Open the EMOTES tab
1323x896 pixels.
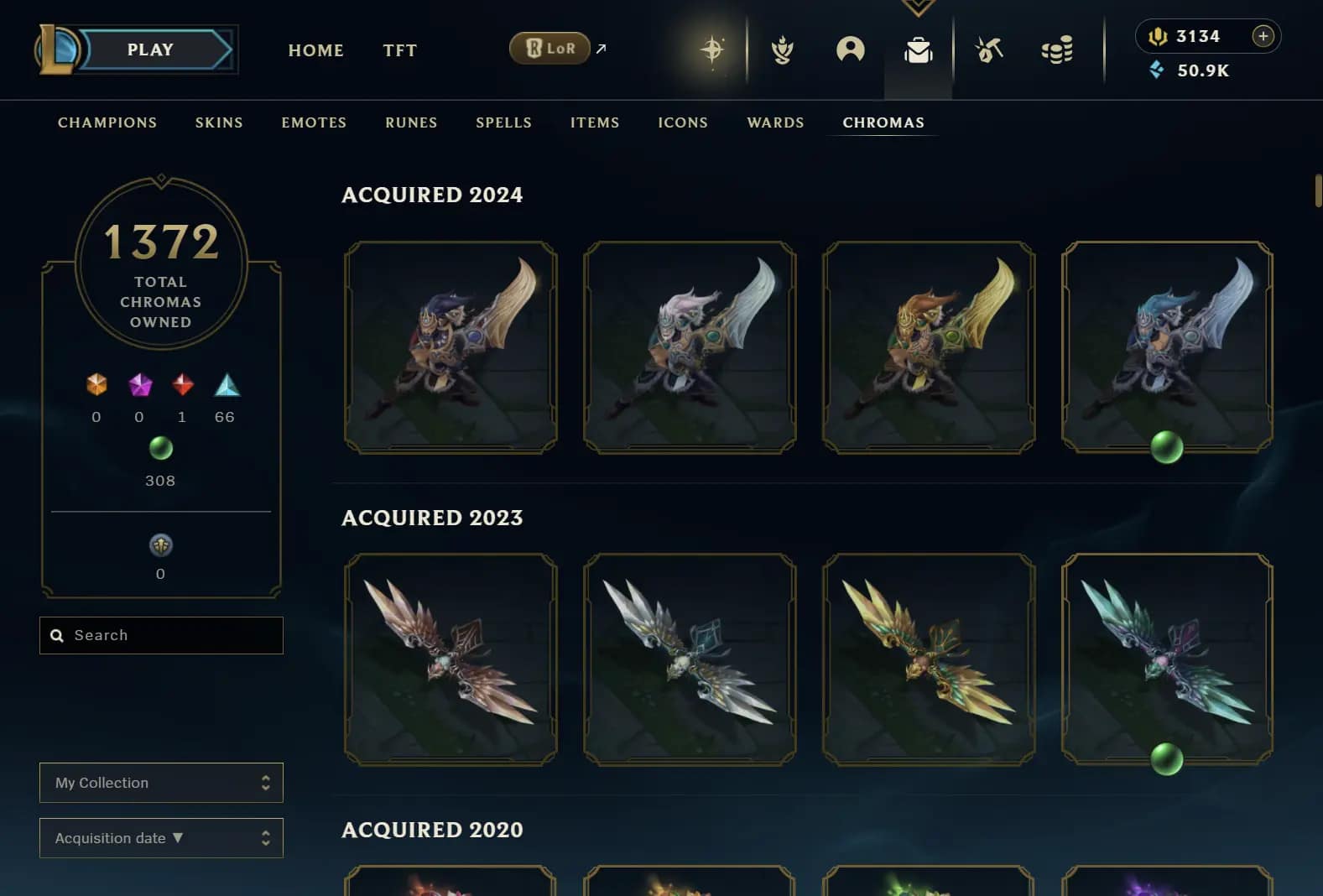pos(314,122)
